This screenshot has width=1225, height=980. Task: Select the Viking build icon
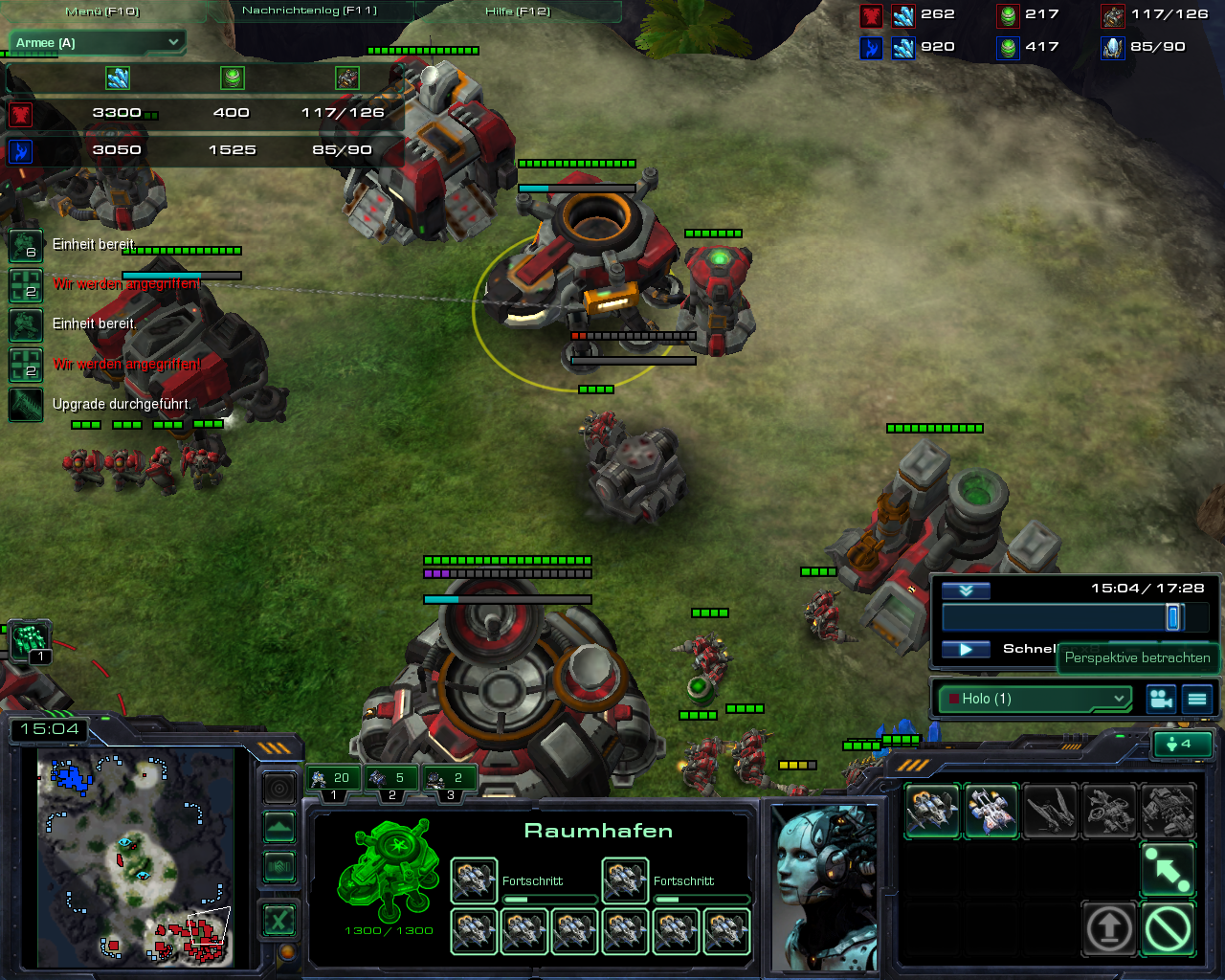click(x=932, y=811)
